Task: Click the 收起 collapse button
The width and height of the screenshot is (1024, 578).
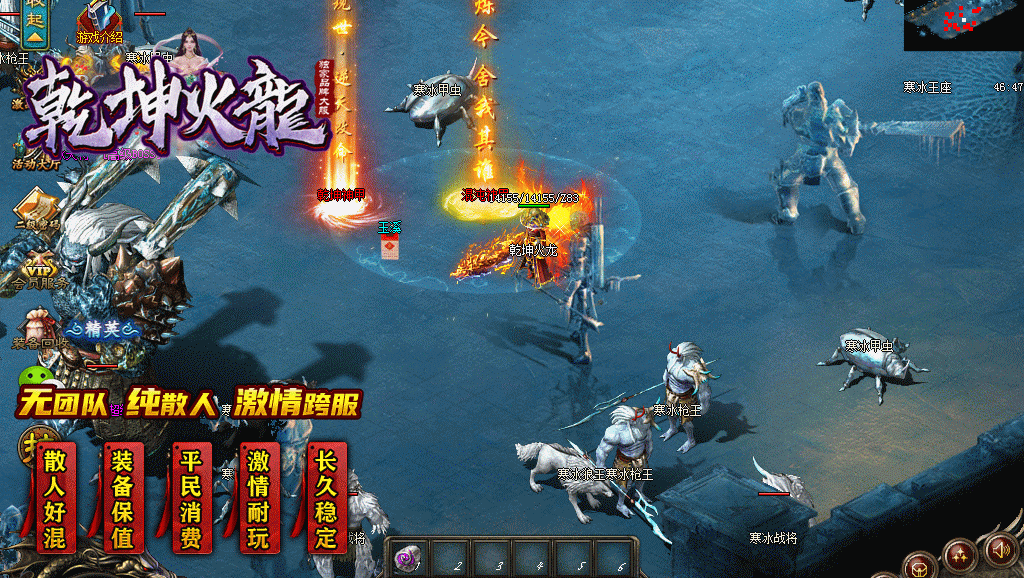Action: [x=36, y=22]
